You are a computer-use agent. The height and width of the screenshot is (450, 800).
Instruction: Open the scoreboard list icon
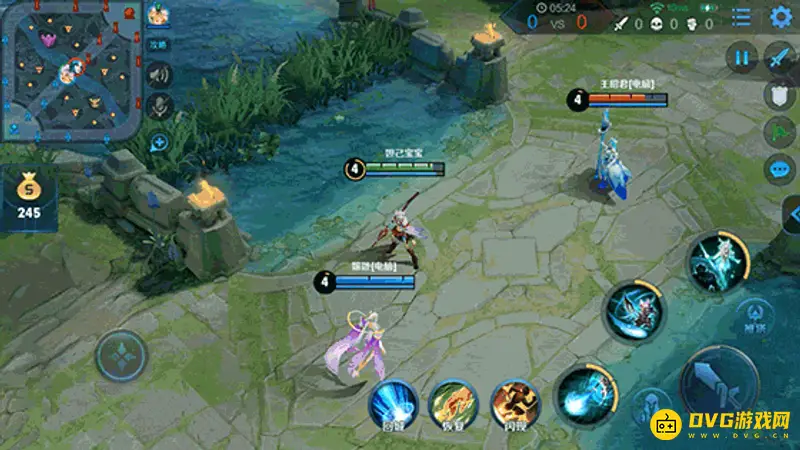741,17
